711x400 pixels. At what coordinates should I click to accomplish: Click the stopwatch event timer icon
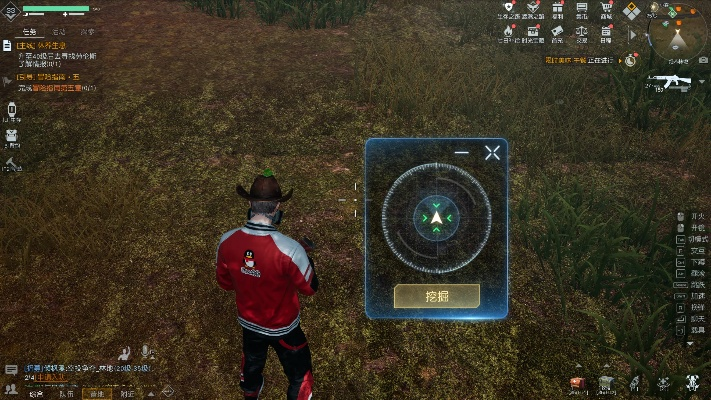point(630,60)
